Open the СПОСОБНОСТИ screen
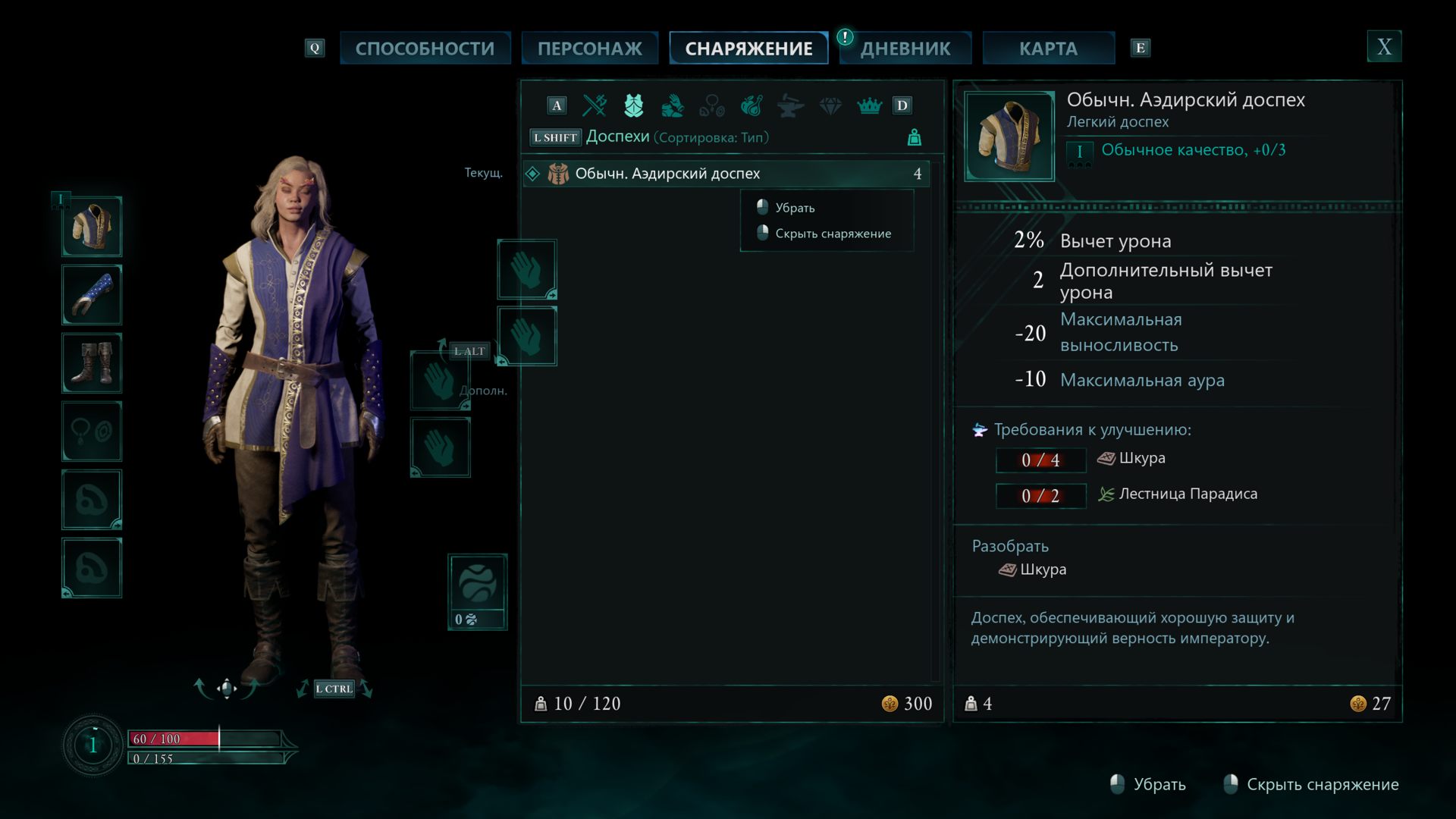Viewport: 1456px width, 819px height. click(425, 47)
